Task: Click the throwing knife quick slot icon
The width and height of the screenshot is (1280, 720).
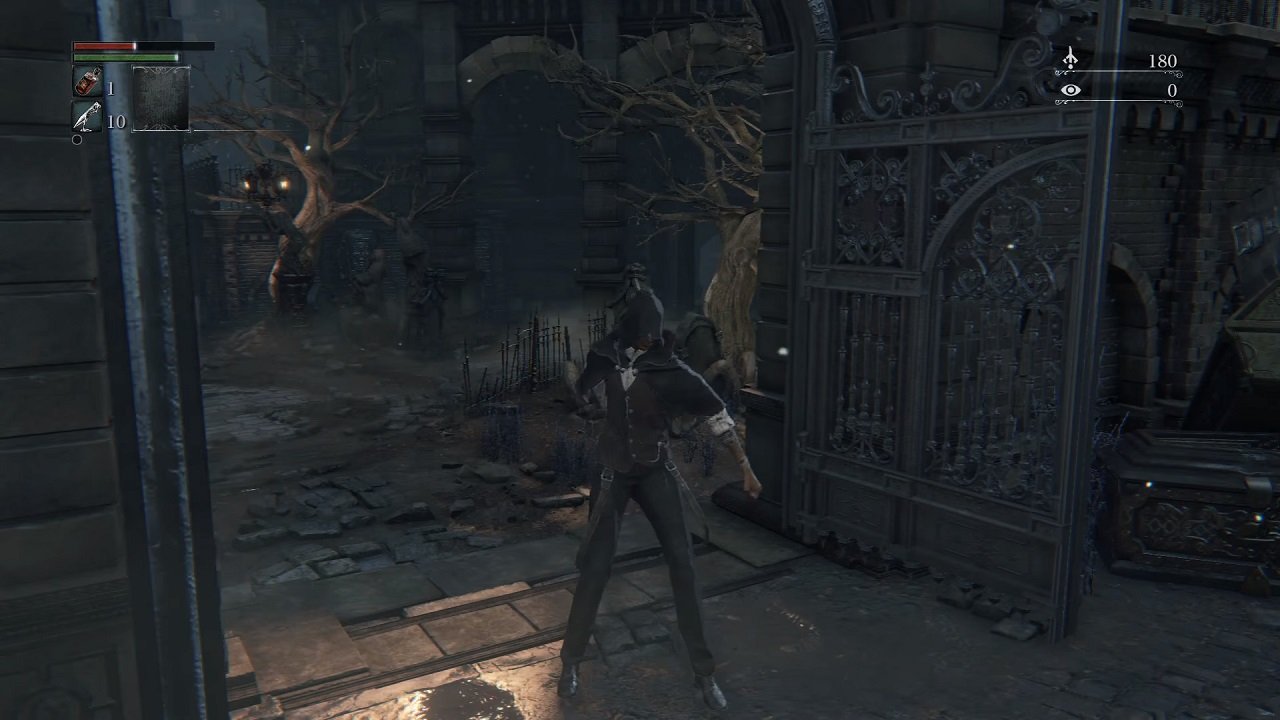Action: (87, 117)
